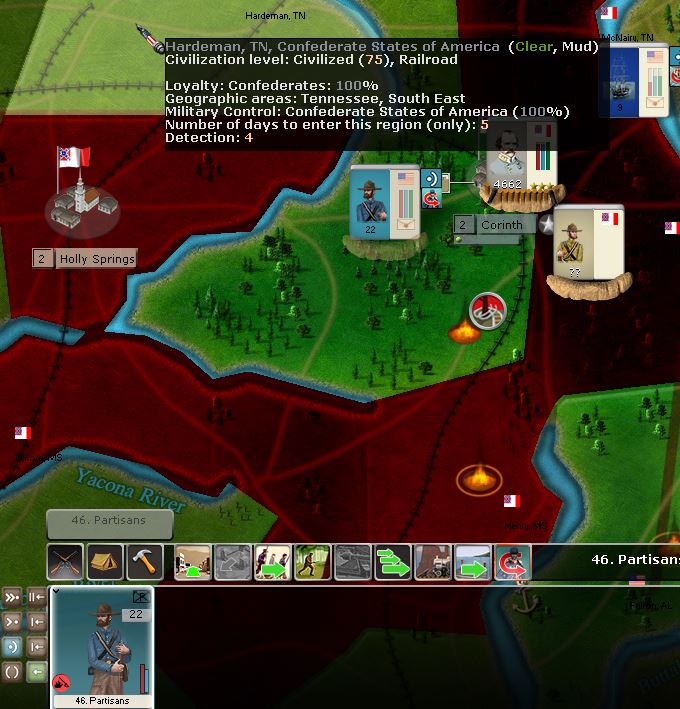Choose the tent icon order

click(x=105, y=562)
